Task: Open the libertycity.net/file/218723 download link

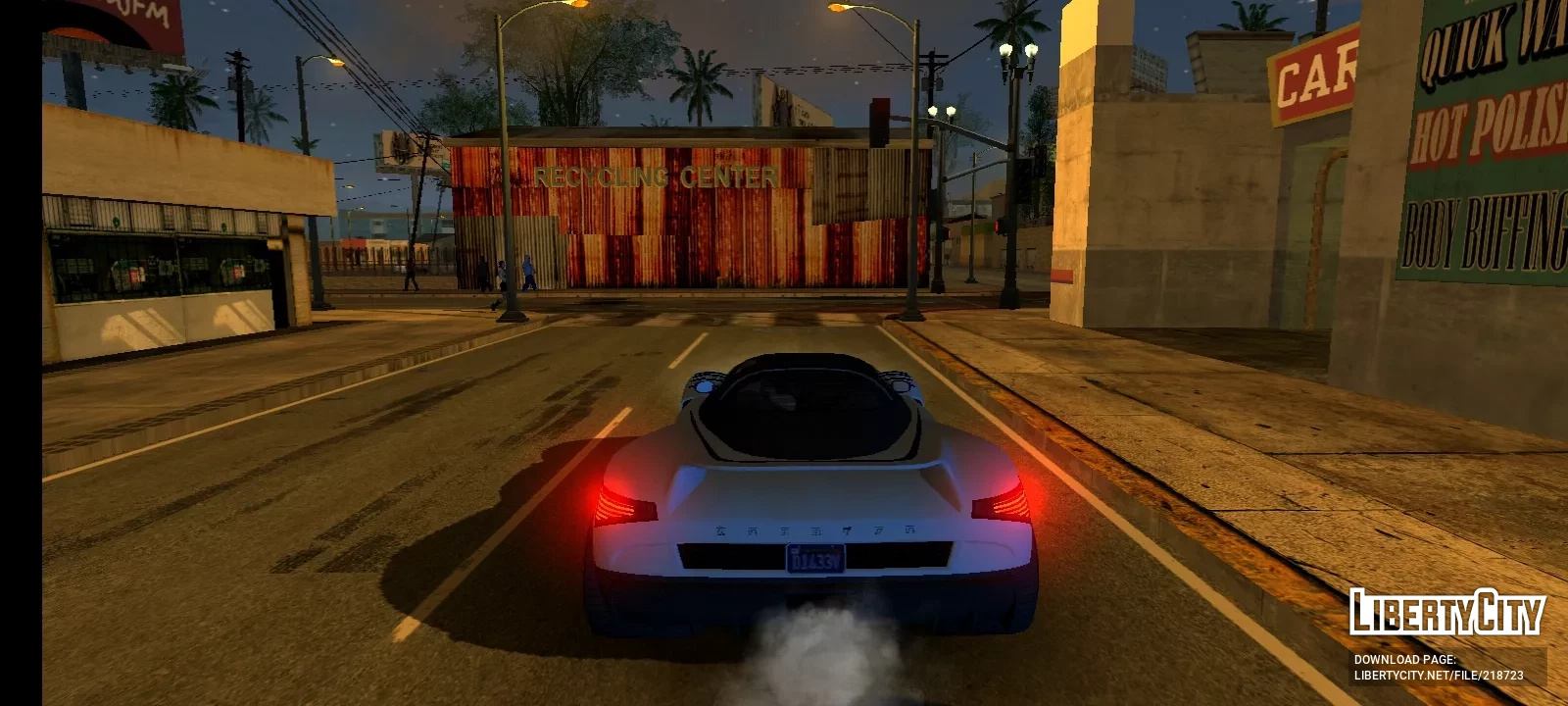Action: point(1438,675)
